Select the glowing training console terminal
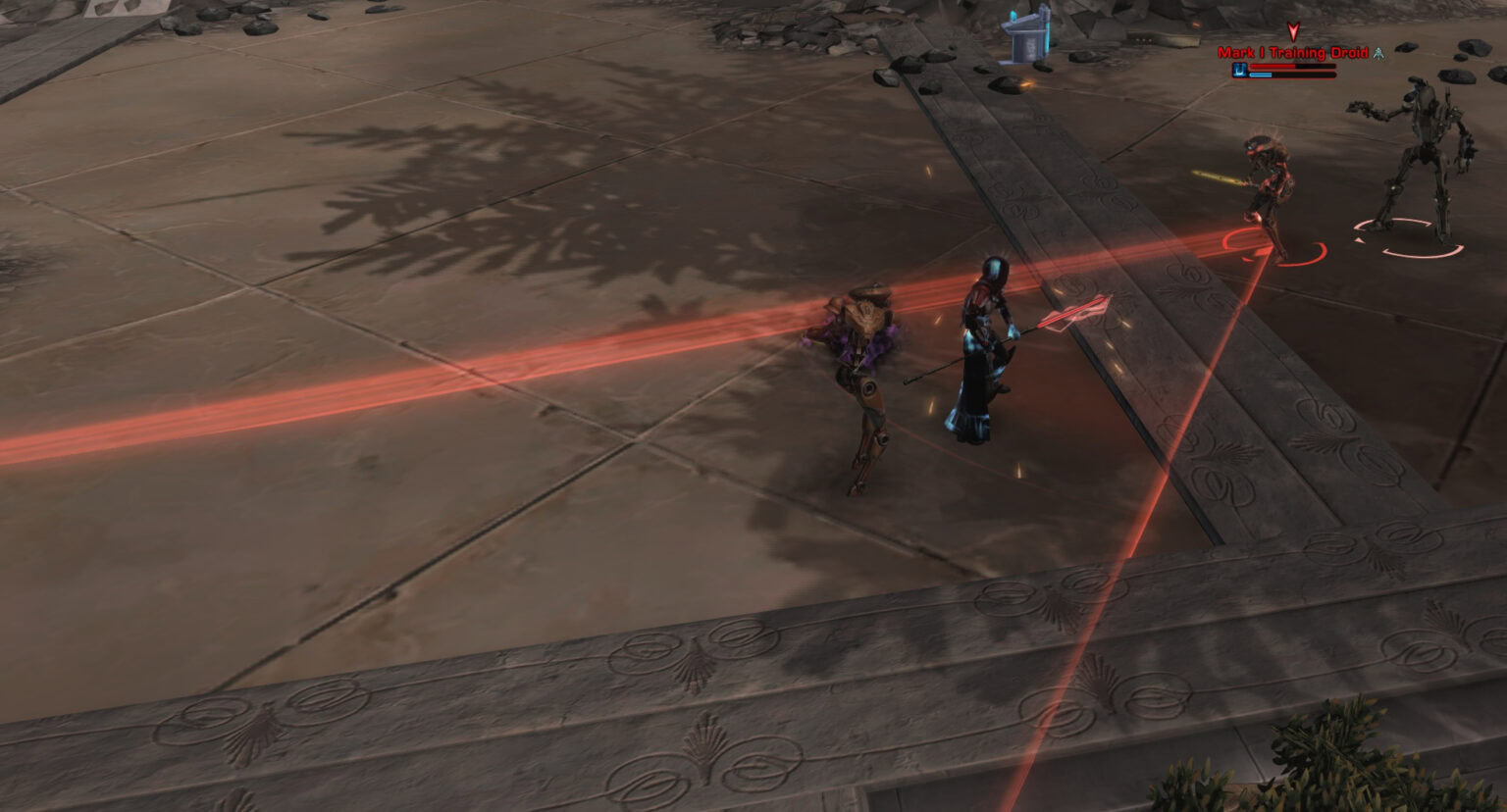 (1023, 39)
